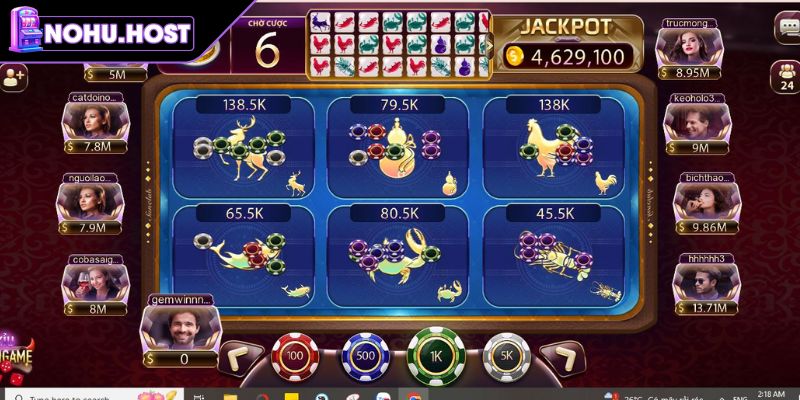Select the fish betting tile

pos(243,254)
